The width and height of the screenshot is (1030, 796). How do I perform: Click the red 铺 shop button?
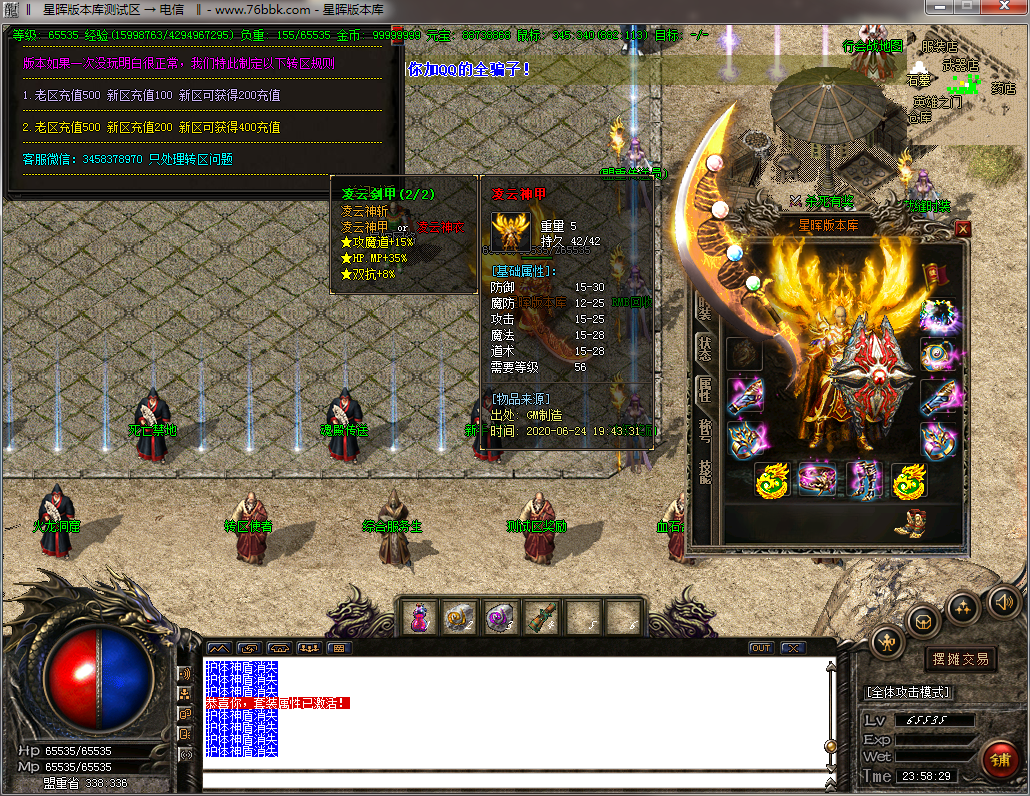(x=999, y=759)
